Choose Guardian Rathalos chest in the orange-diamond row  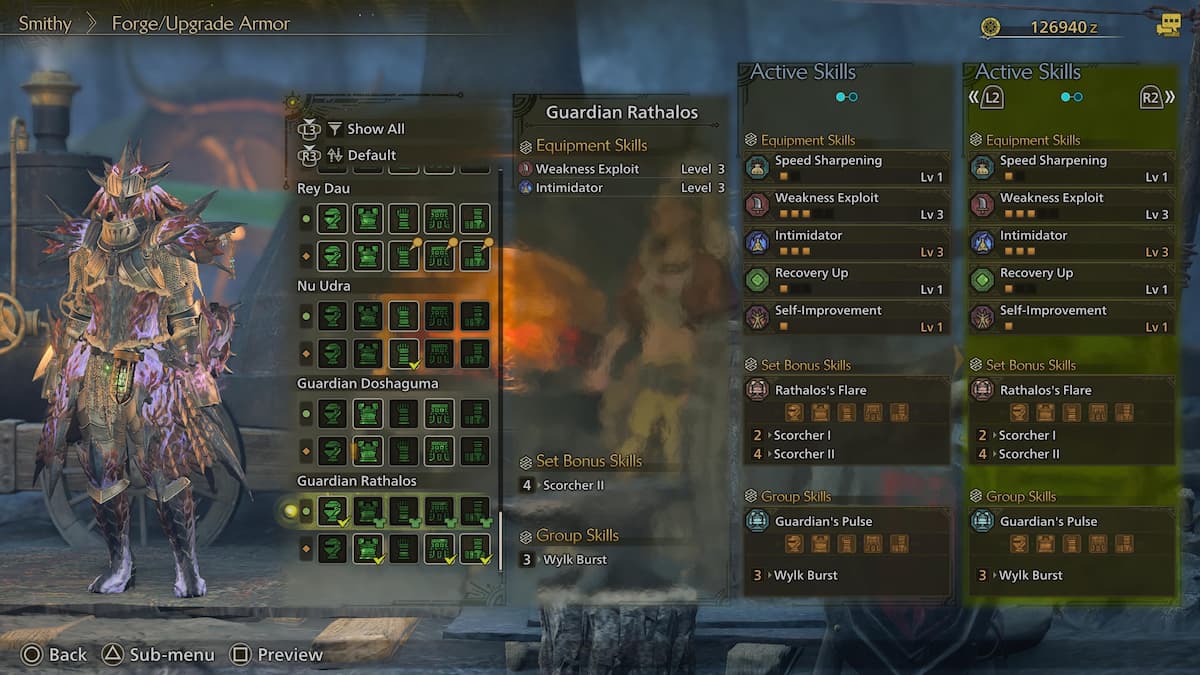(368, 548)
